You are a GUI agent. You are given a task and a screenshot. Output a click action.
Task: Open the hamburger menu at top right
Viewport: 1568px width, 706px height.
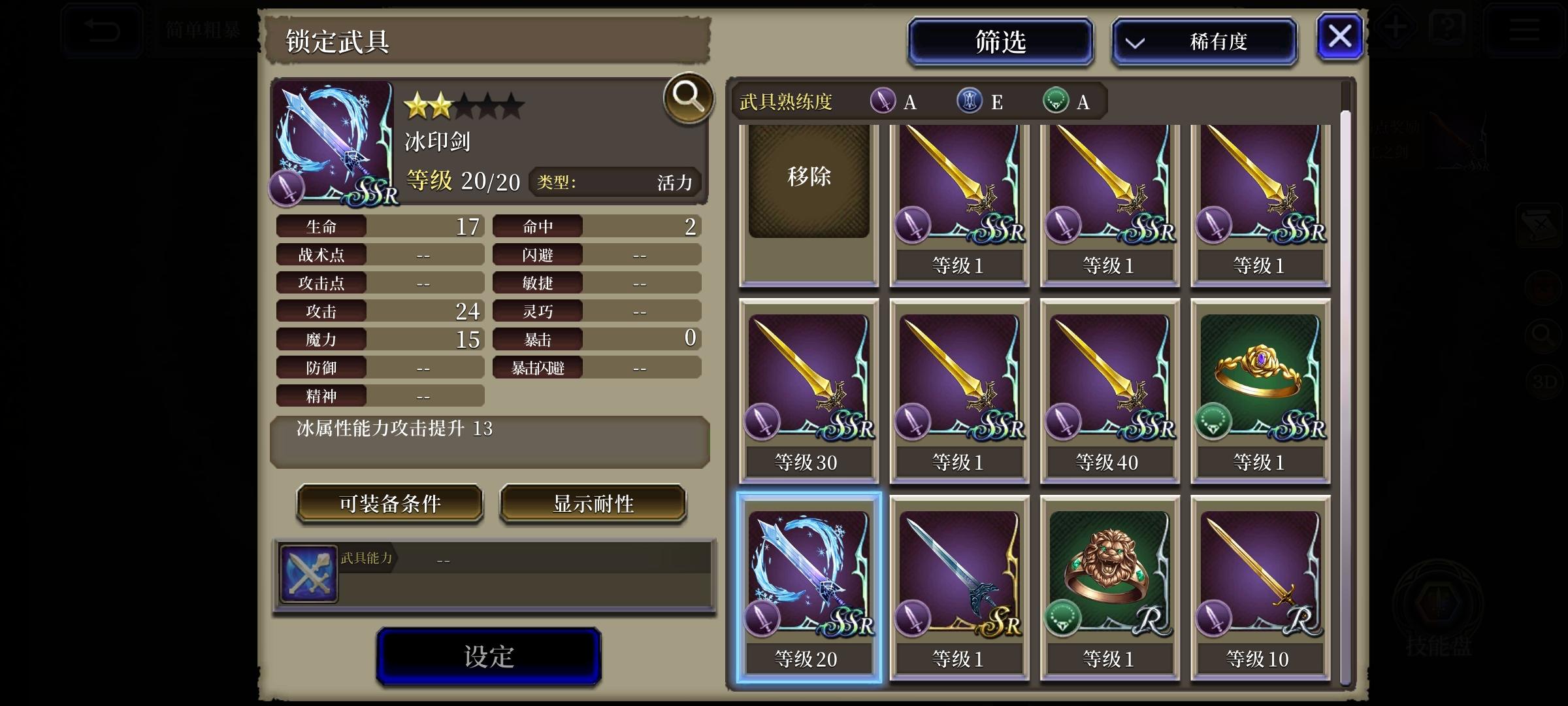pyautogui.click(x=1525, y=28)
